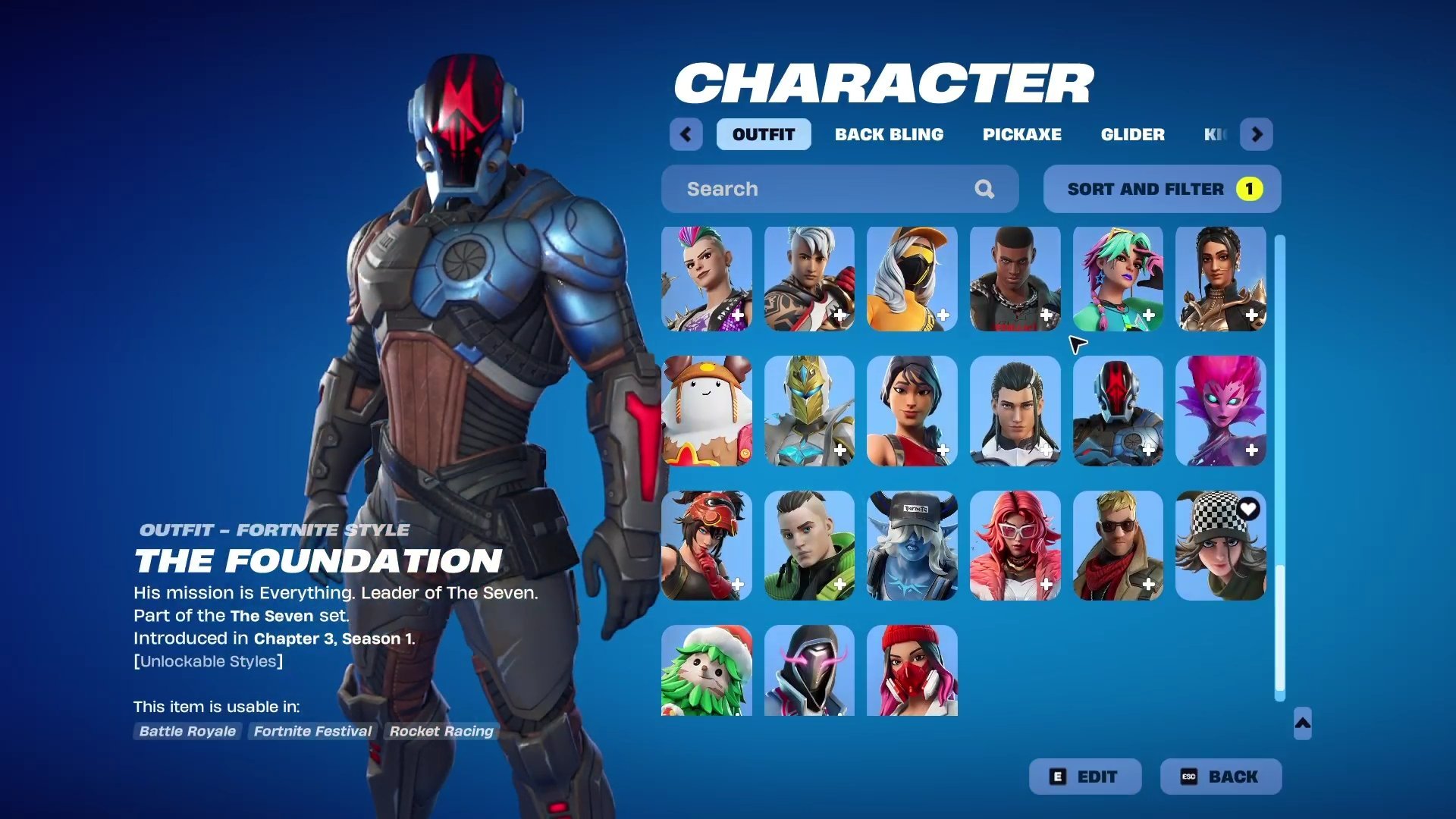This screenshot has height=819, width=1456.
Task: Click the plus icon on the golden knight outfit
Action: (842, 449)
